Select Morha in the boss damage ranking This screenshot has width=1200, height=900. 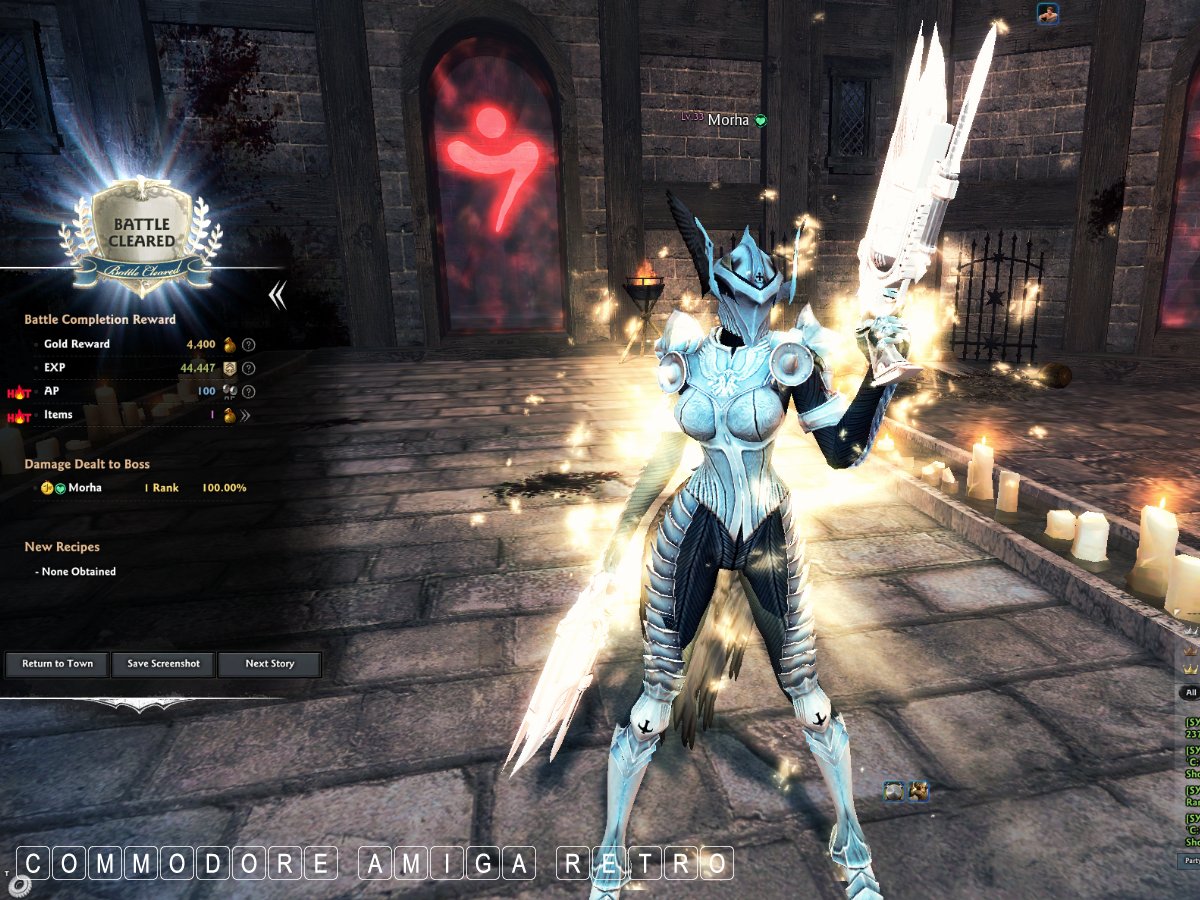84,488
